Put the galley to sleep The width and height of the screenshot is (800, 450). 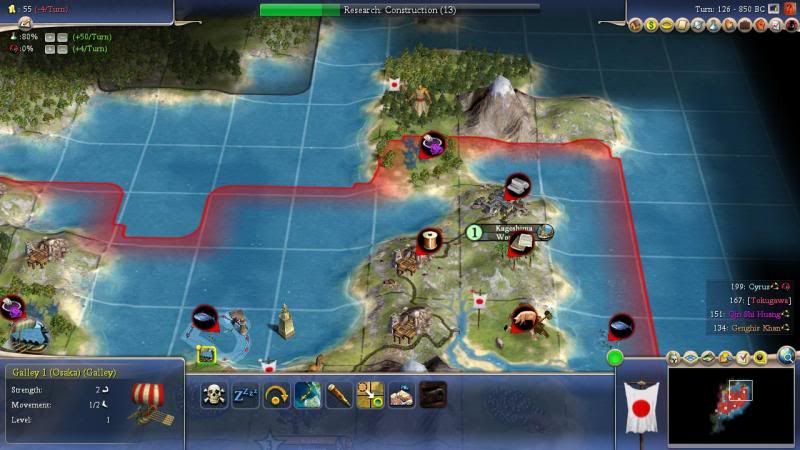tap(245, 394)
